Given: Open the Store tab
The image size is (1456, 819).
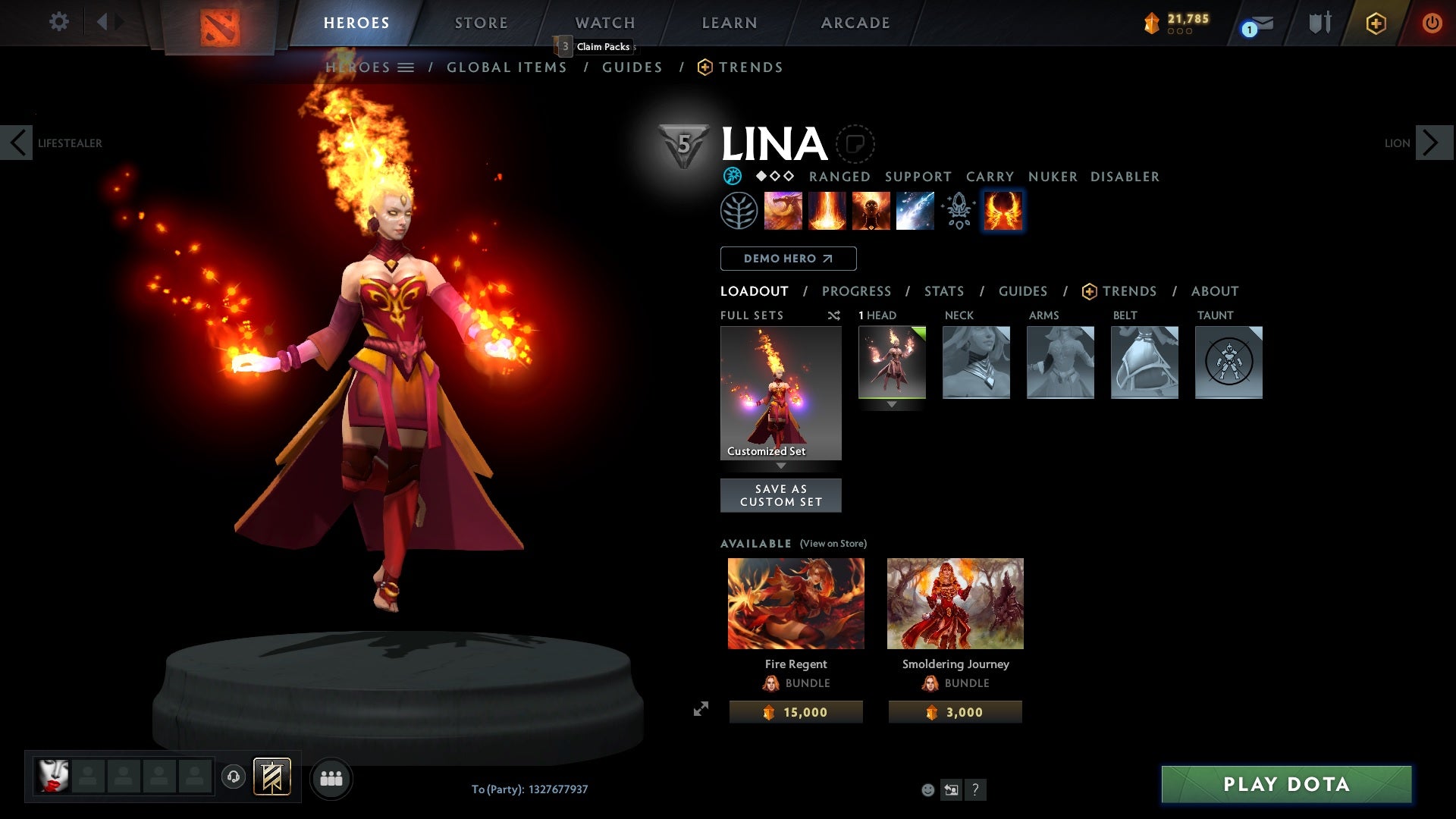Looking at the screenshot, I should 482,23.
